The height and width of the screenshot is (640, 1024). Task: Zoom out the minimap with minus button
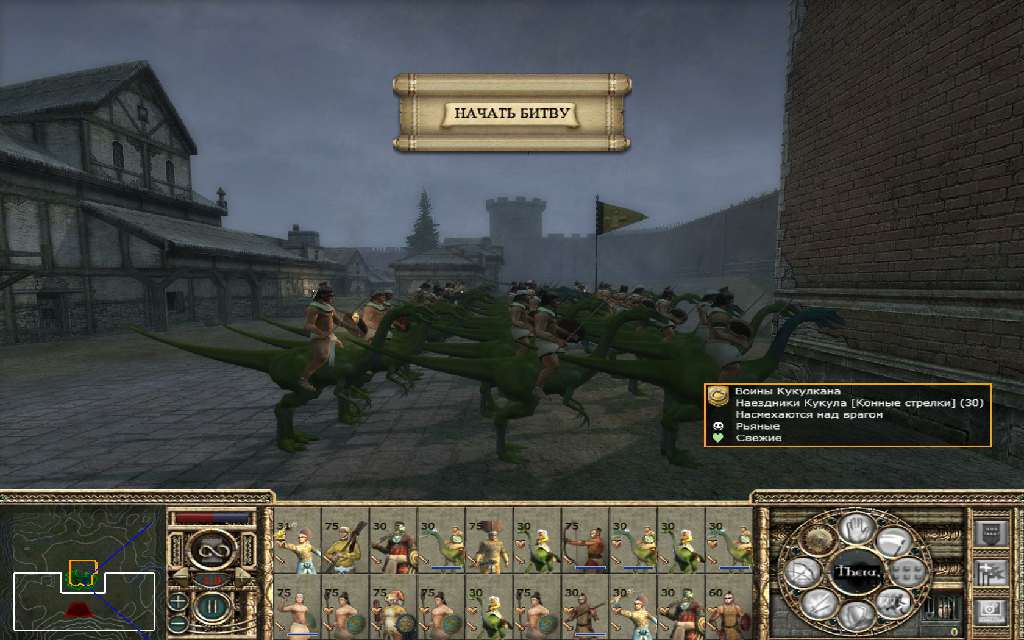pyautogui.click(x=177, y=623)
